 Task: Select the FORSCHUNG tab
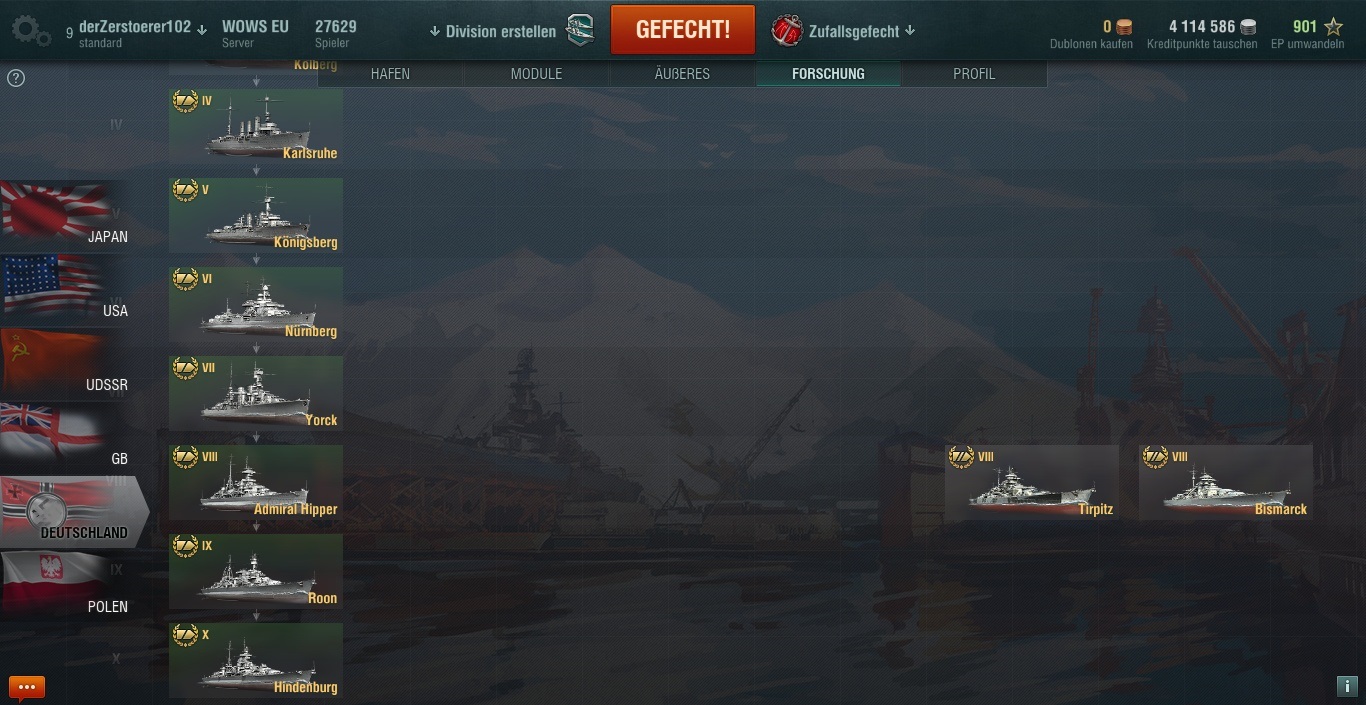click(x=828, y=74)
